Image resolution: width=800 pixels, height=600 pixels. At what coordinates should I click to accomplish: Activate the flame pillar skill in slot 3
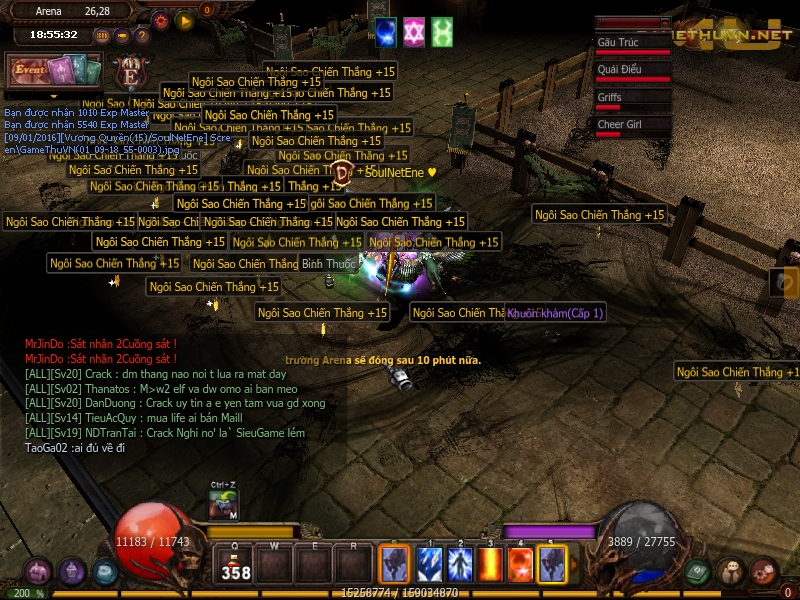tap(491, 564)
